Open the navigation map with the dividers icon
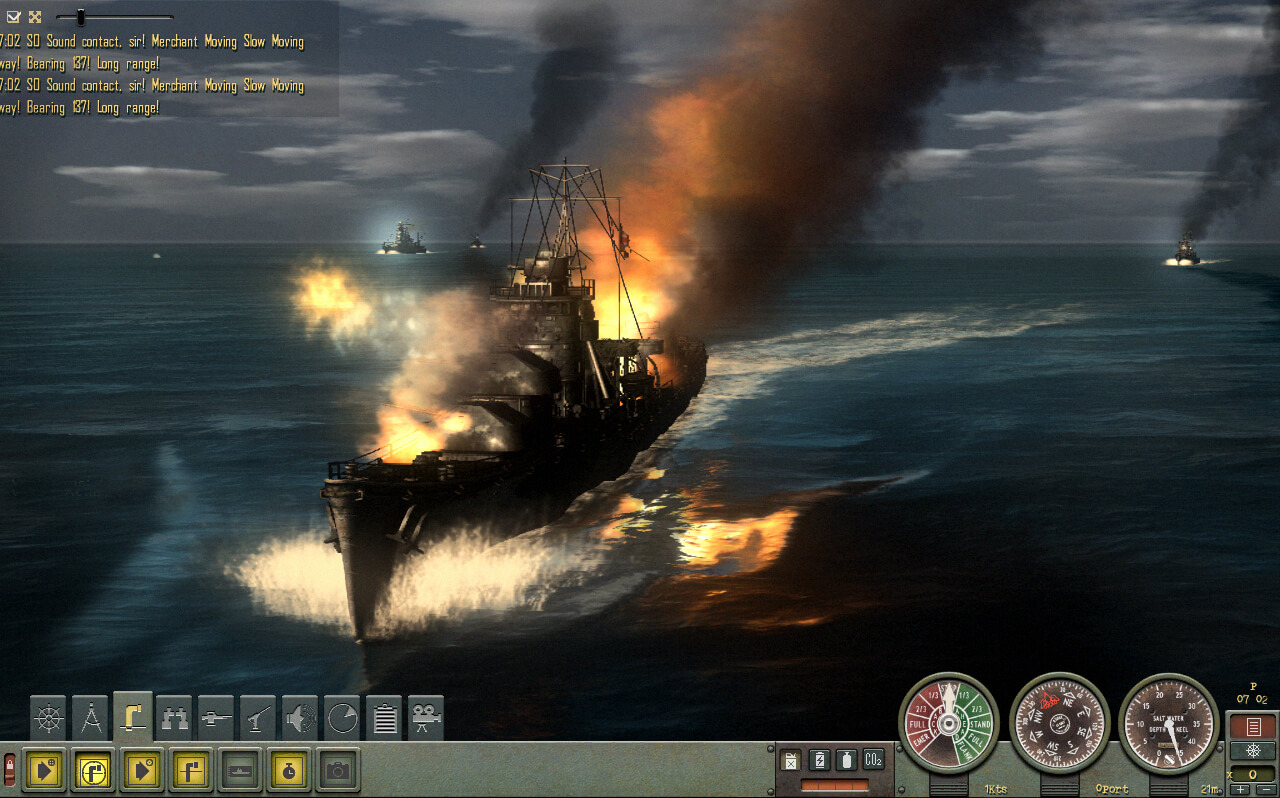The width and height of the screenshot is (1280, 798). pos(92,716)
